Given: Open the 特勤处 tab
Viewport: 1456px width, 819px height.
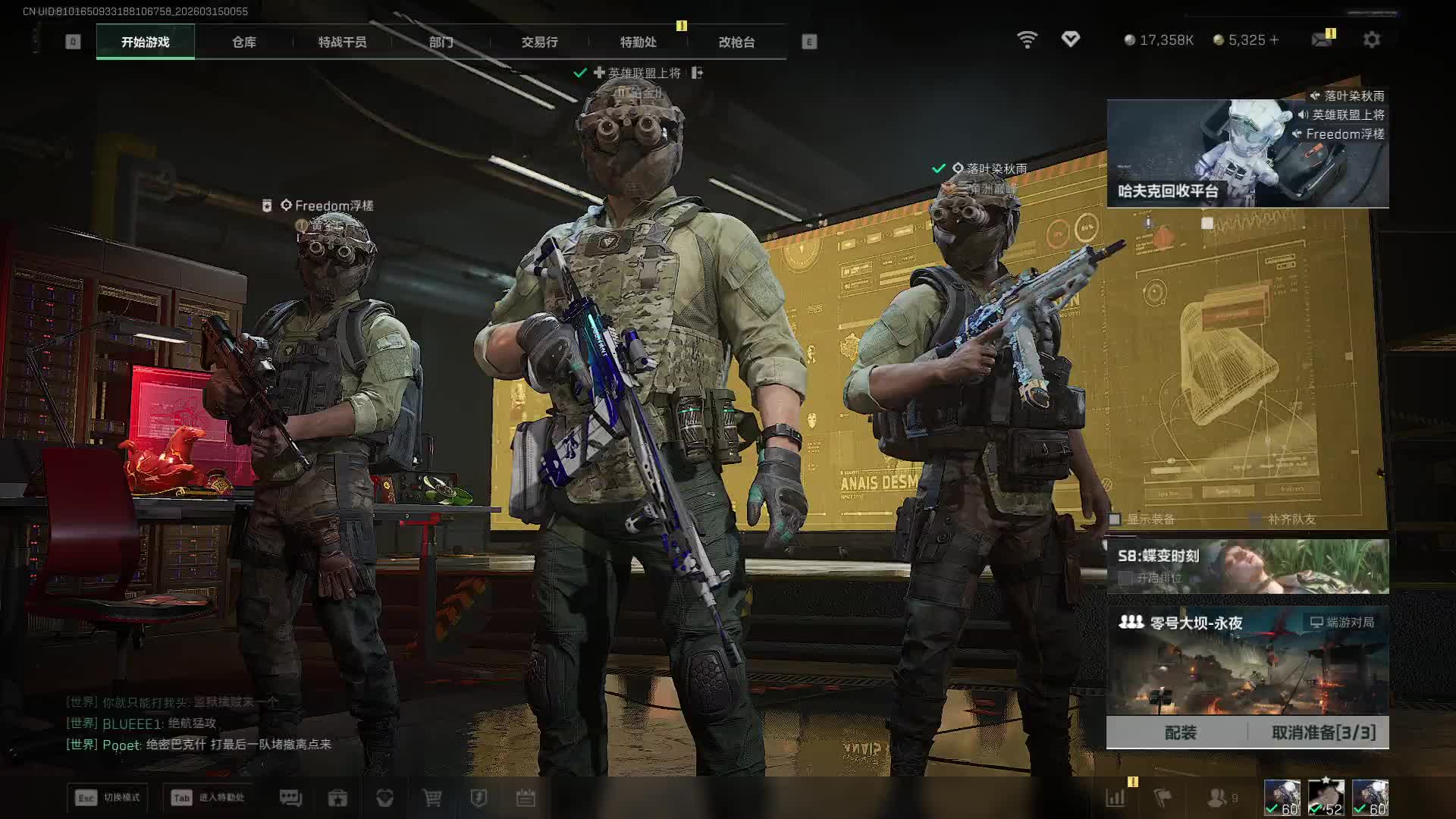Looking at the screenshot, I should point(638,42).
